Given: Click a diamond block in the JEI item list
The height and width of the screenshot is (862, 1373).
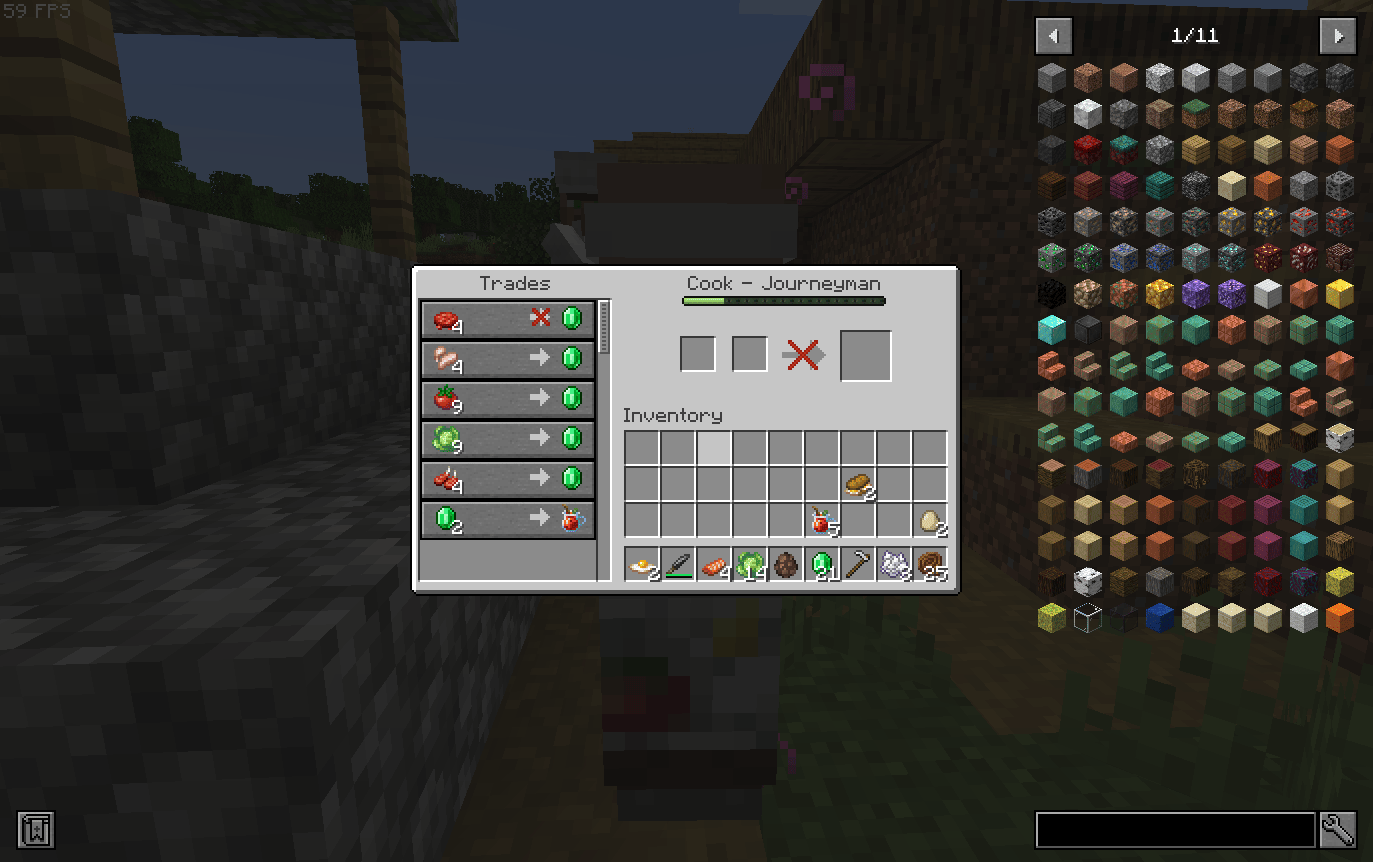Looking at the screenshot, I should tap(1052, 330).
